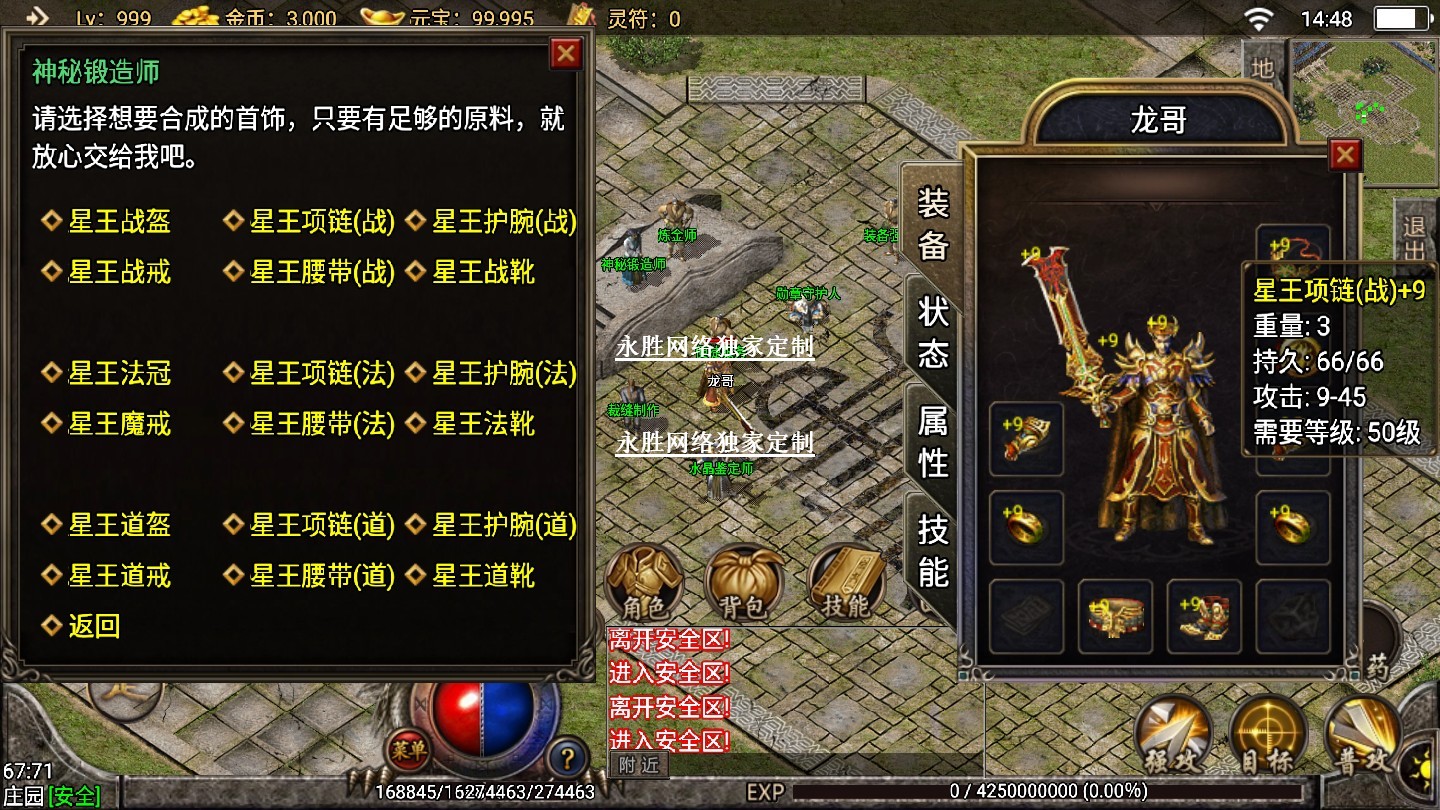Close the 龙哥 character panel
This screenshot has width=1440, height=810.
pos(1345,155)
